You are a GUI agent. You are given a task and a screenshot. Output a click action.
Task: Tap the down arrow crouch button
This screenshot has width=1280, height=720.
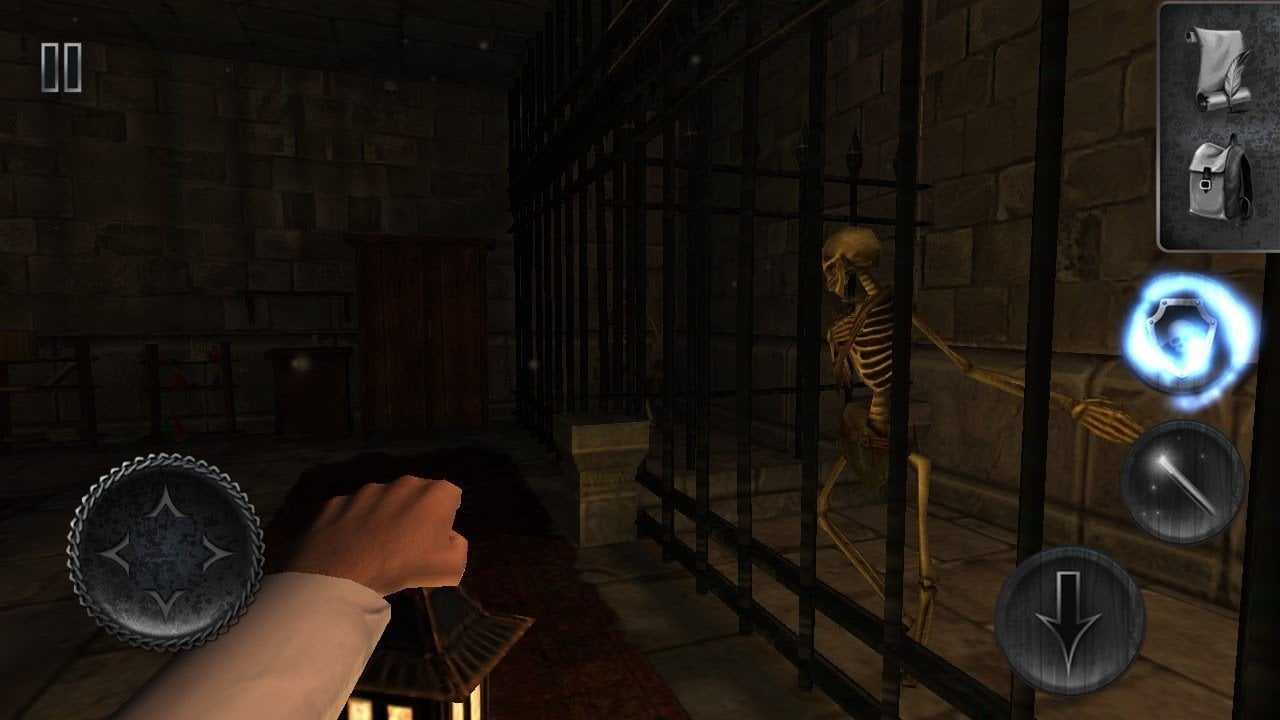point(1070,620)
